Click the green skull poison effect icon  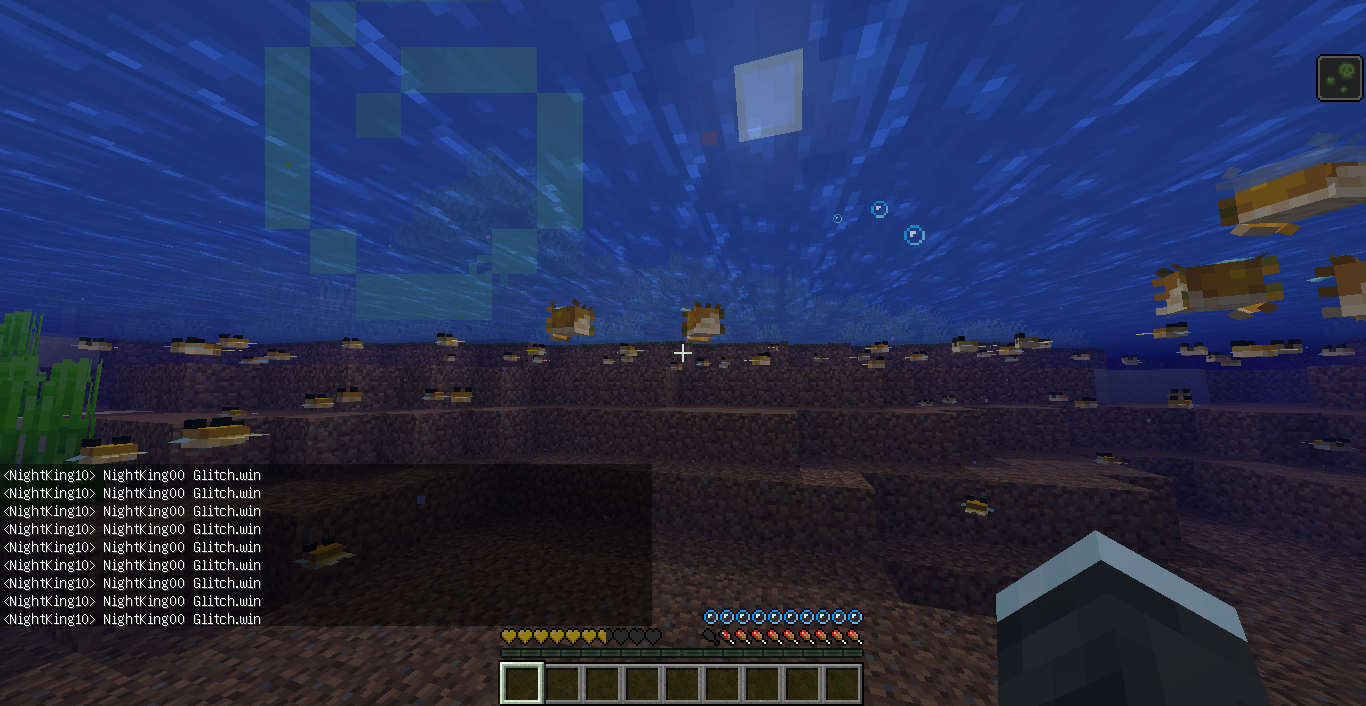(x=1340, y=78)
